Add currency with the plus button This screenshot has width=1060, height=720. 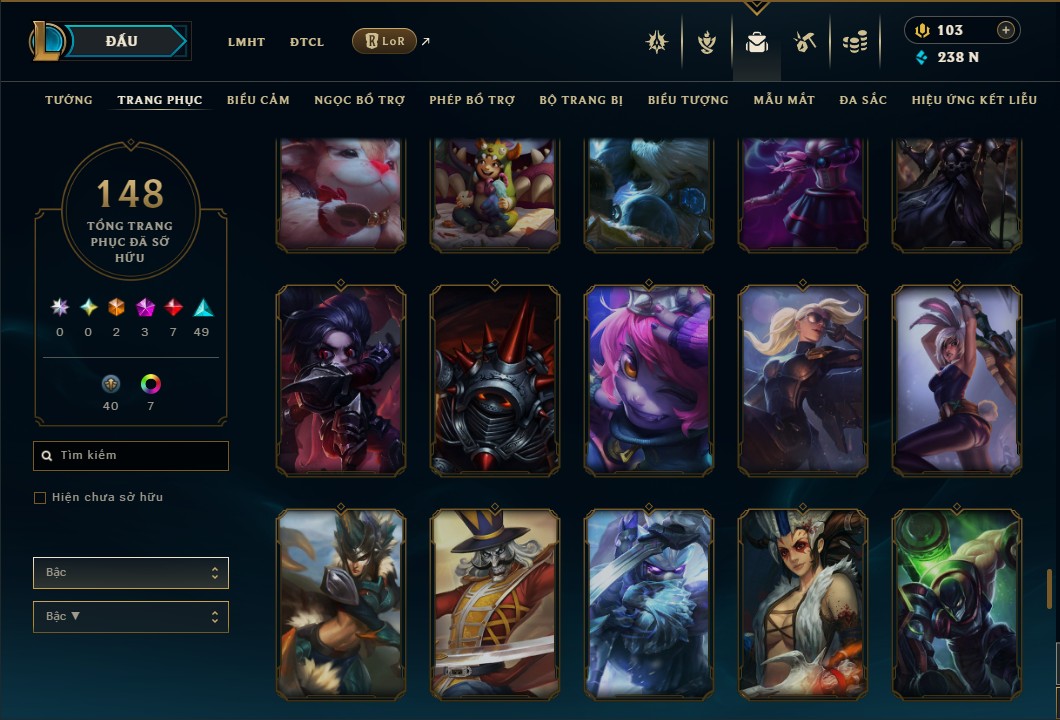coord(1005,30)
